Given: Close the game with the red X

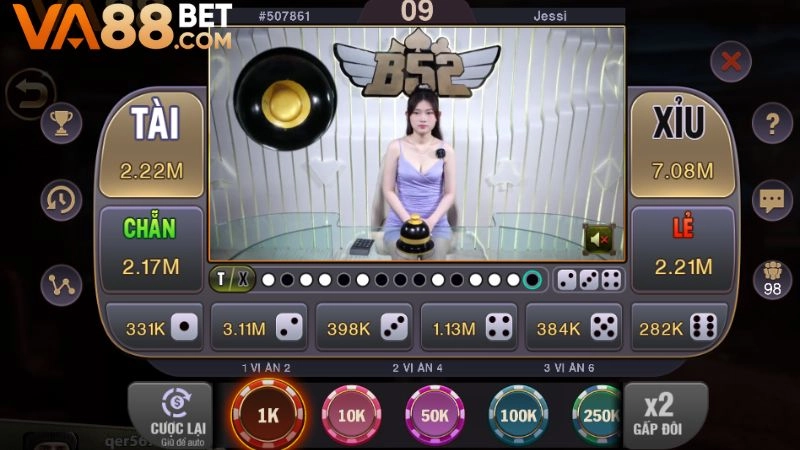Looking at the screenshot, I should (x=731, y=62).
